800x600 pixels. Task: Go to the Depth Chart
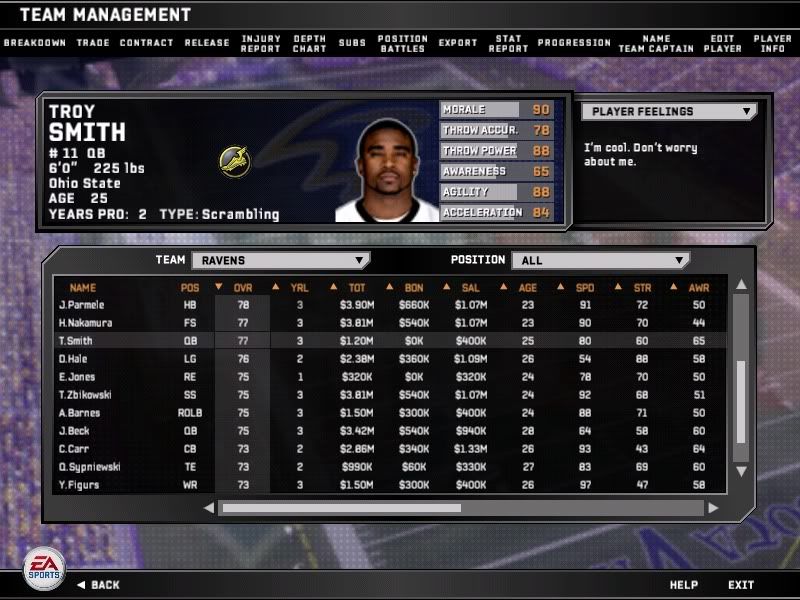coord(309,43)
